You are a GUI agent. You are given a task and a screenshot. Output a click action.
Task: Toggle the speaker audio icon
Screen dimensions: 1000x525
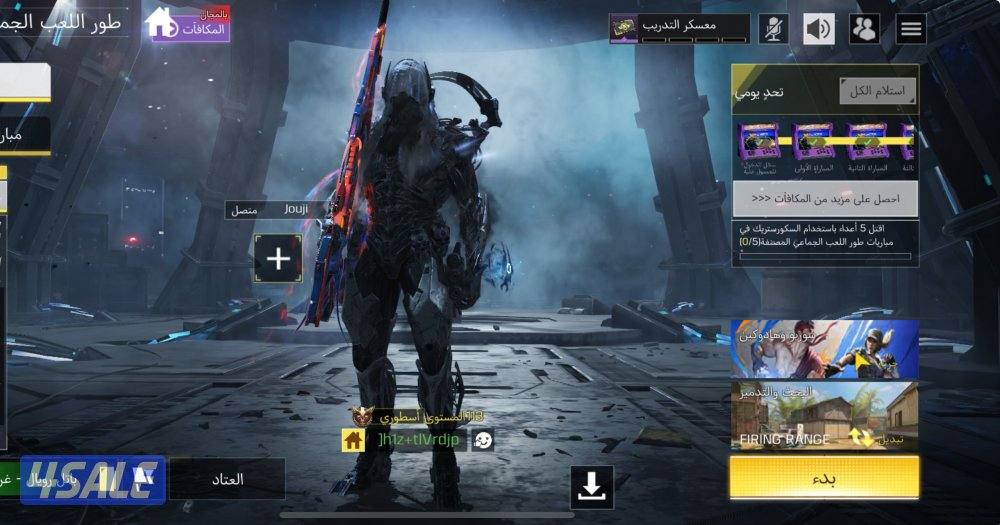[x=819, y=29]
